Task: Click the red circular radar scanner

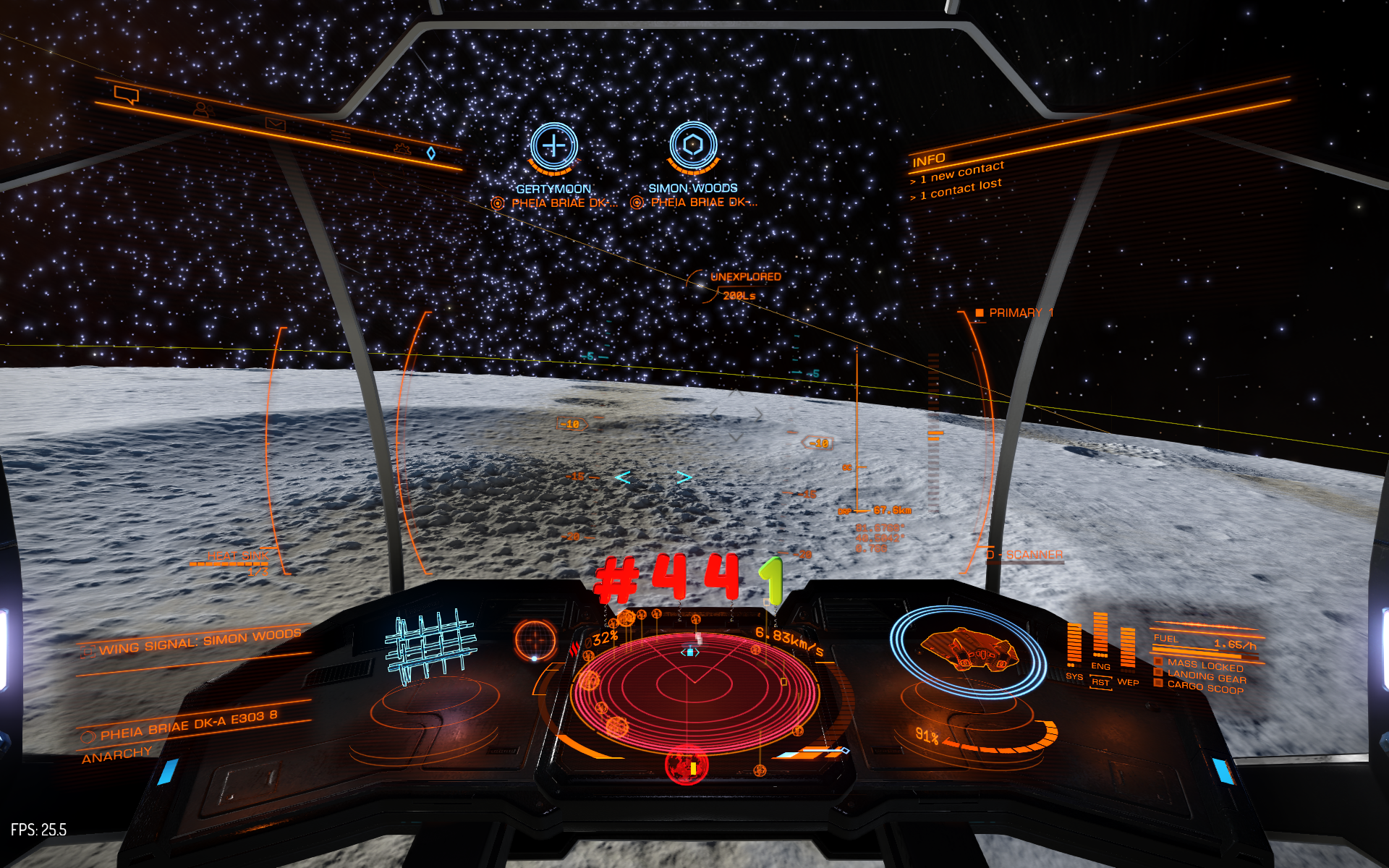Action: pyautogui.click(x=693, y=691)
